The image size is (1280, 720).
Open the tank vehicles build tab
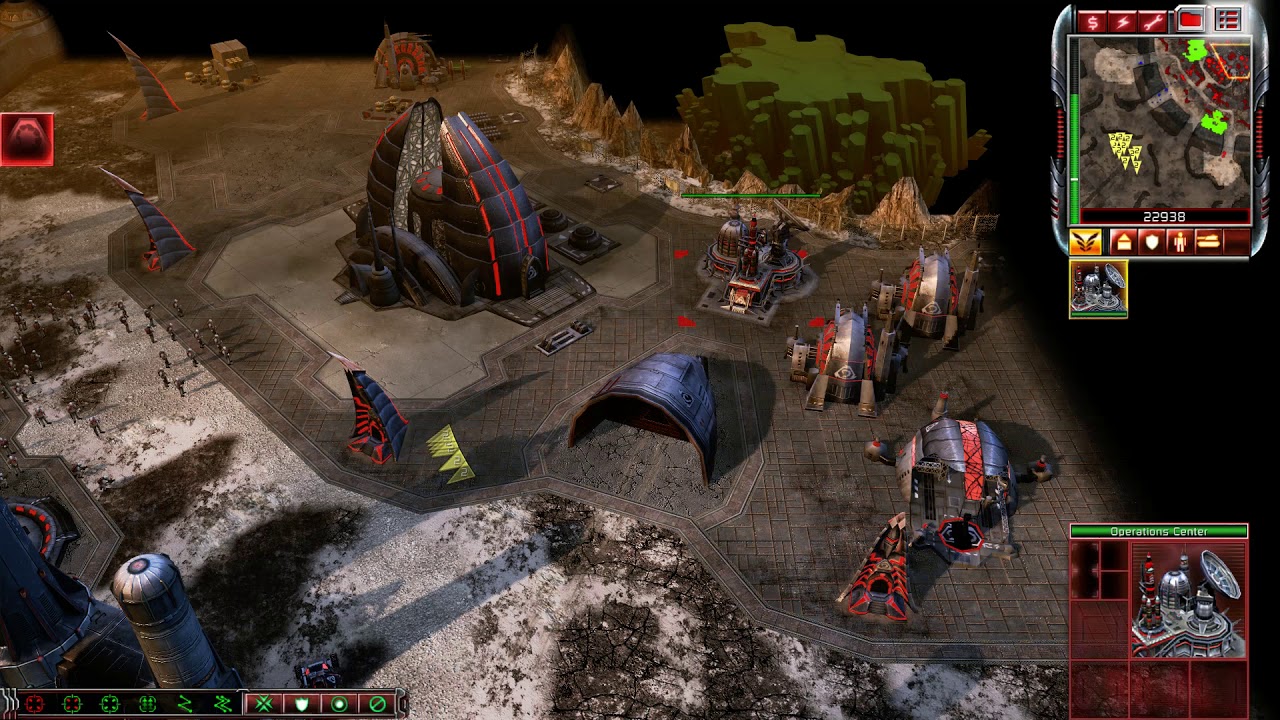(x=1209, y=242)
